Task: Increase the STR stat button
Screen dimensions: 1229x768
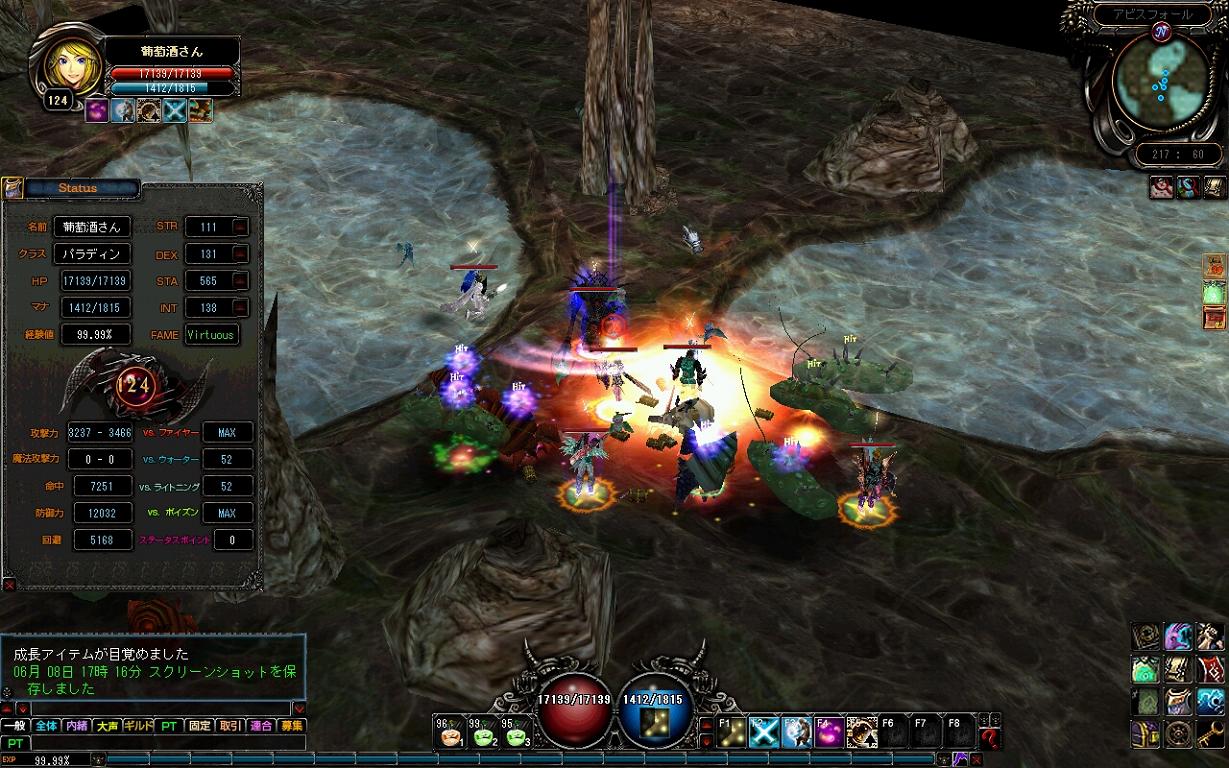Action: point(240,227)
